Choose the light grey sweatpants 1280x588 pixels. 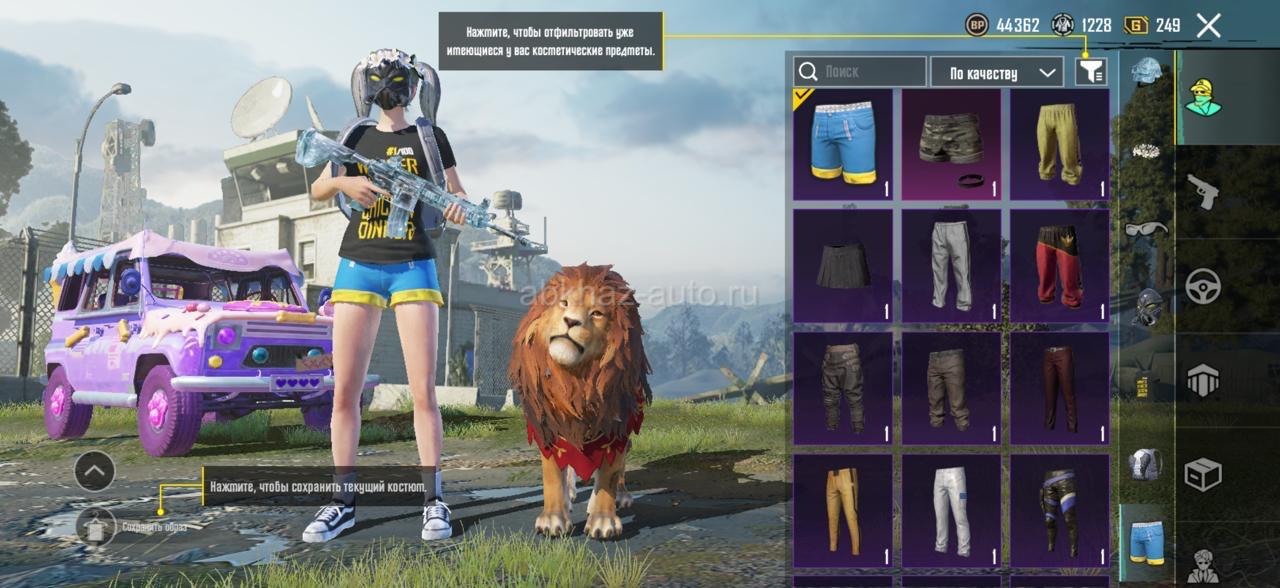point(951,265)
